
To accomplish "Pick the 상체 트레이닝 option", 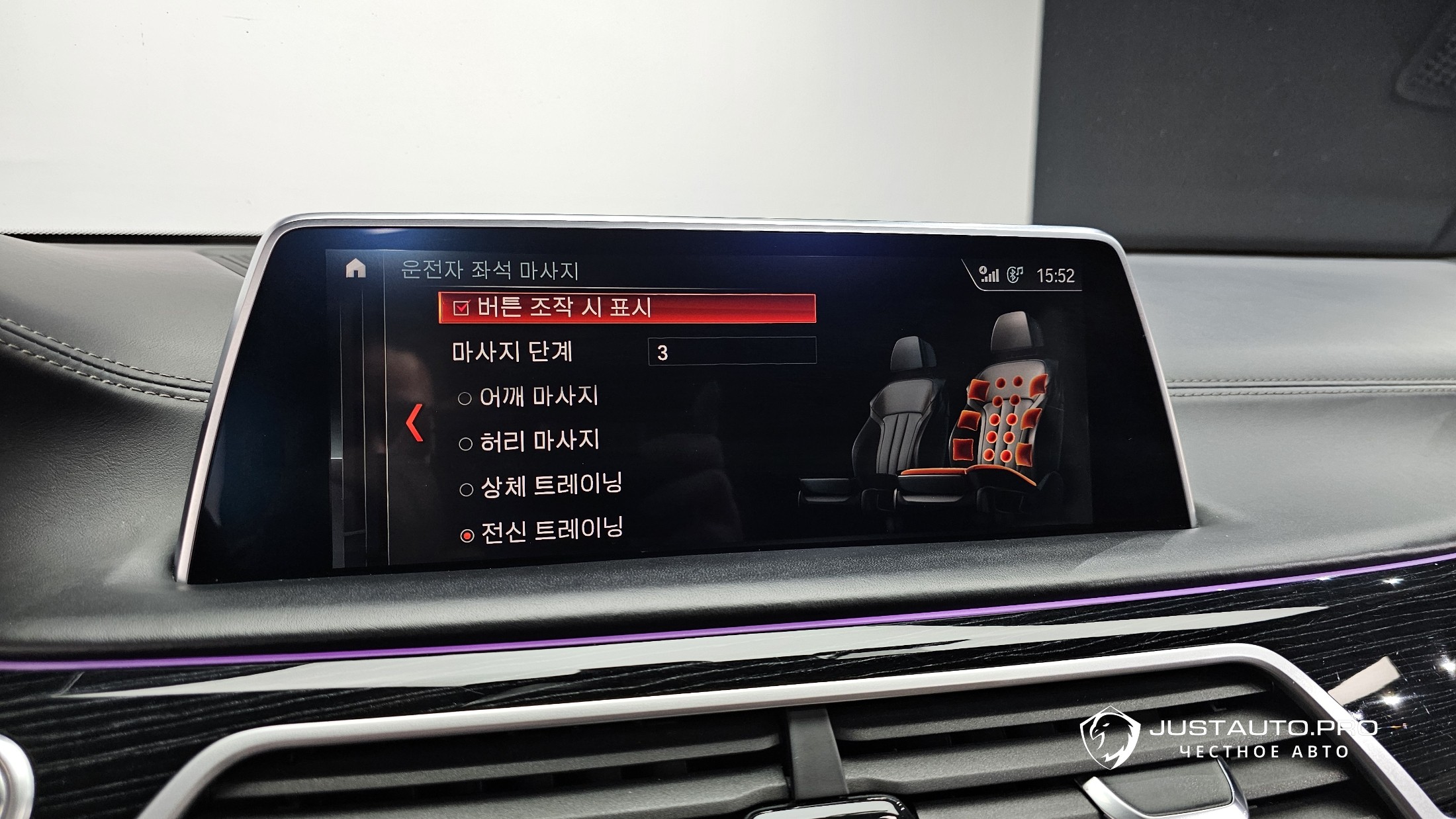I will [467, 490].
